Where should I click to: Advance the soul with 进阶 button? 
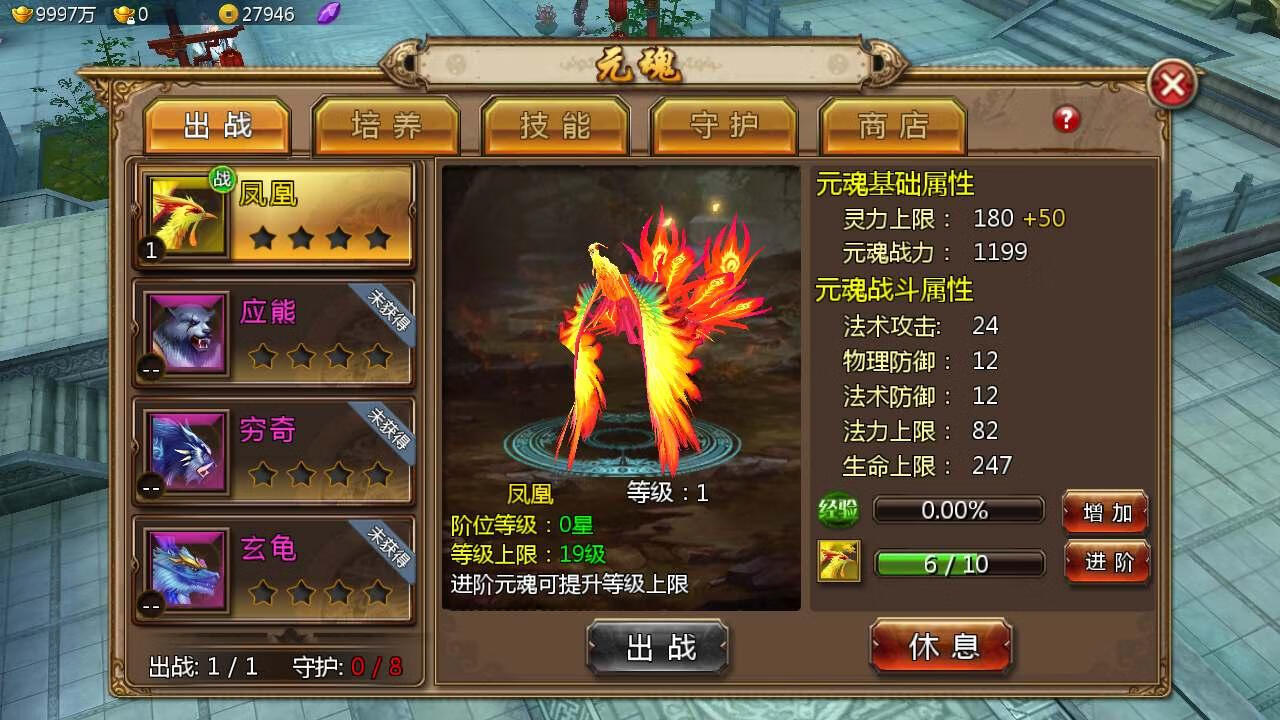[x=1108, y=562]
